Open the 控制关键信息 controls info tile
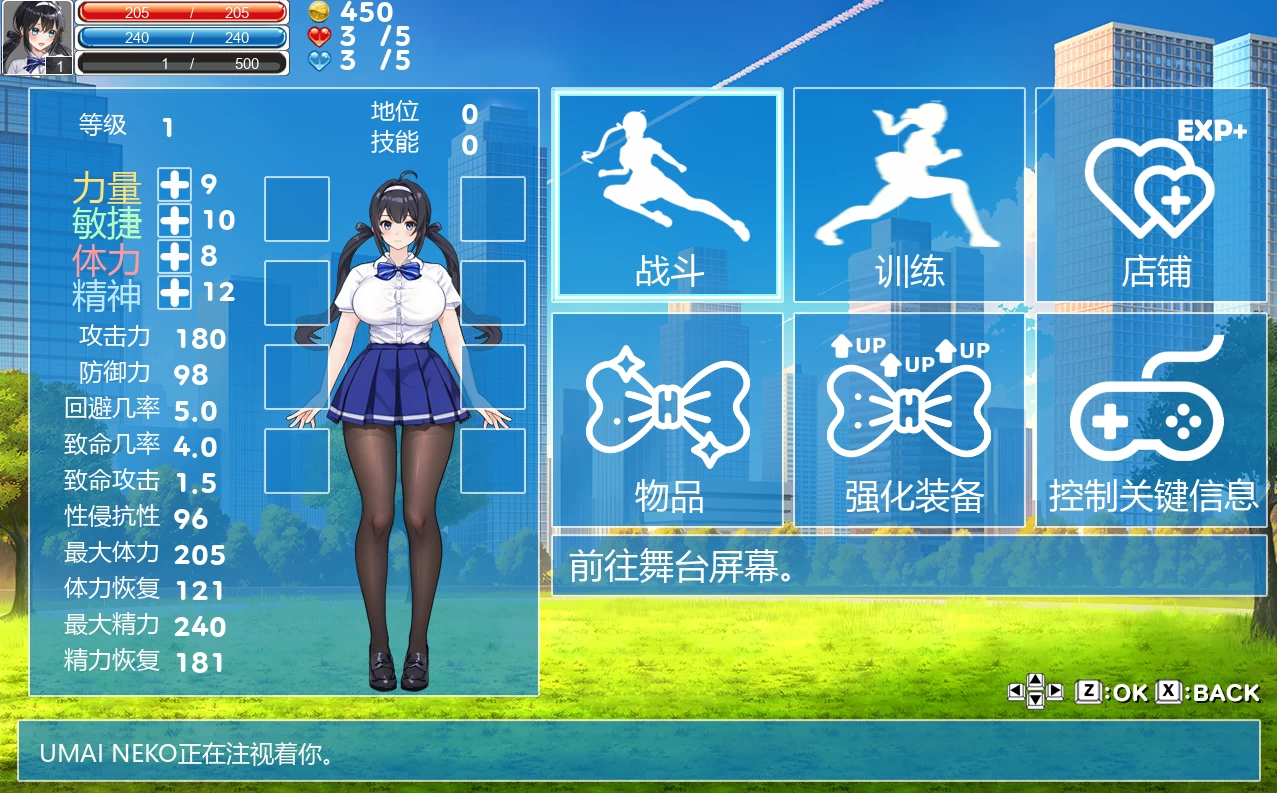The image size is (1277, 793). pyautogui.click(x=1151, y=420)
